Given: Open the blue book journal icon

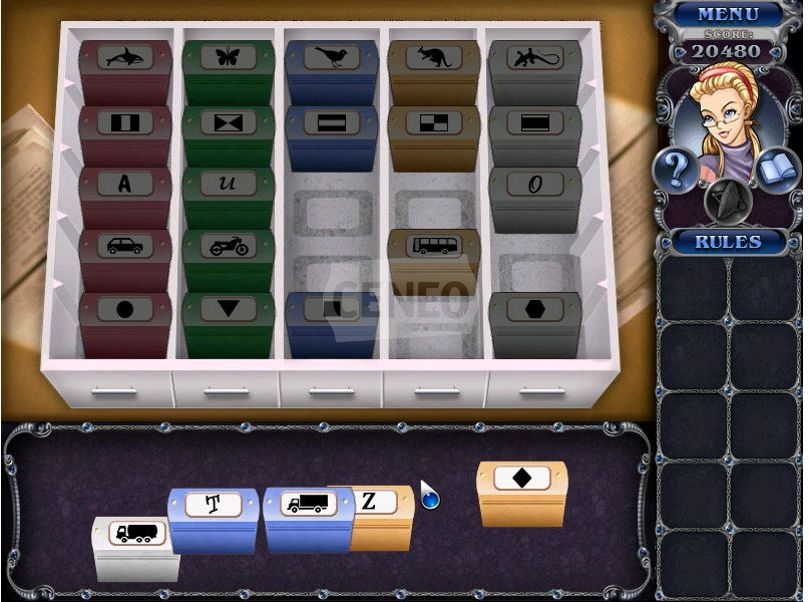Looking at the screenshot, I should (x=776, y=170).
